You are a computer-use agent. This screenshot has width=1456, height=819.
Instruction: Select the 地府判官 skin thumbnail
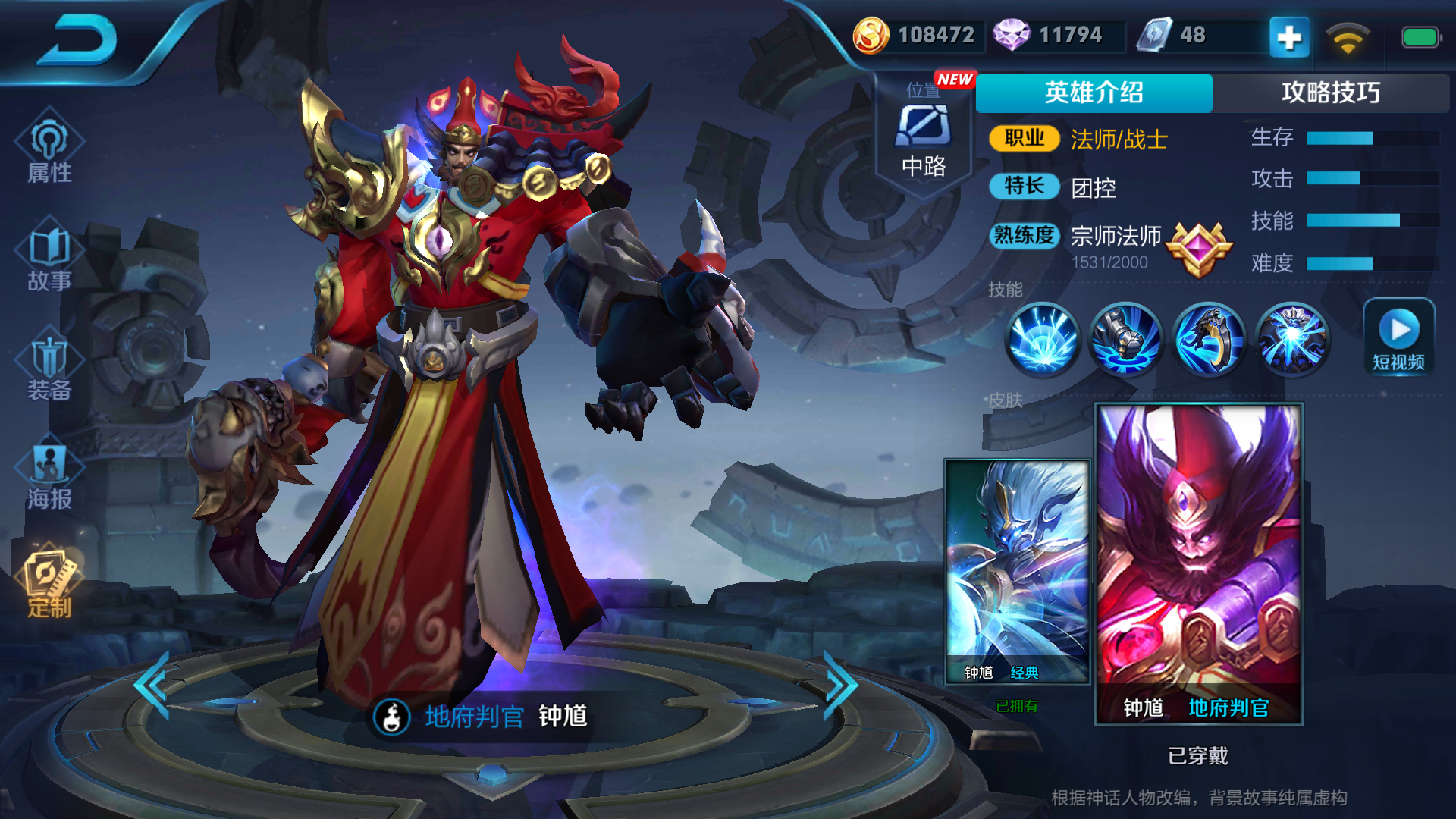(x=1198, y=563)
